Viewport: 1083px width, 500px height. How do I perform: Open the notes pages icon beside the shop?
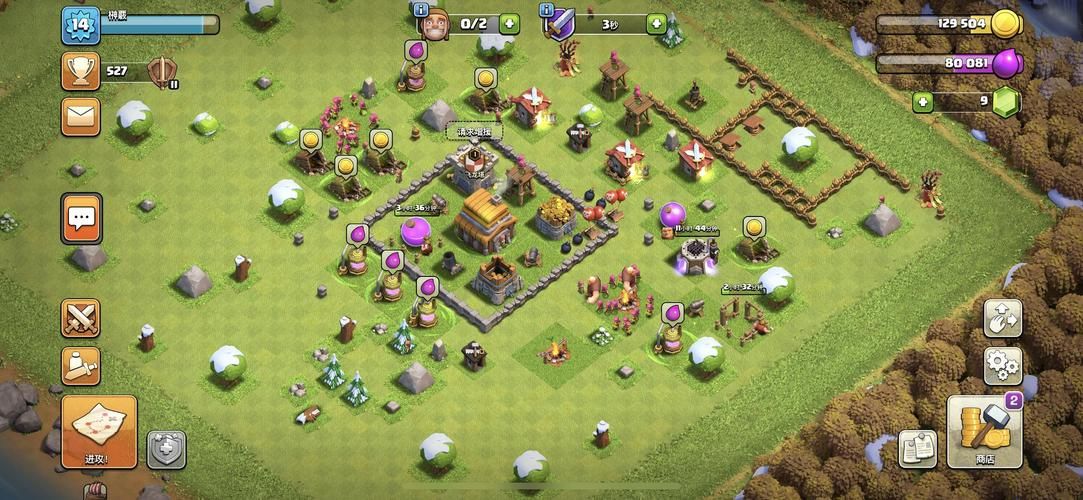917,449
